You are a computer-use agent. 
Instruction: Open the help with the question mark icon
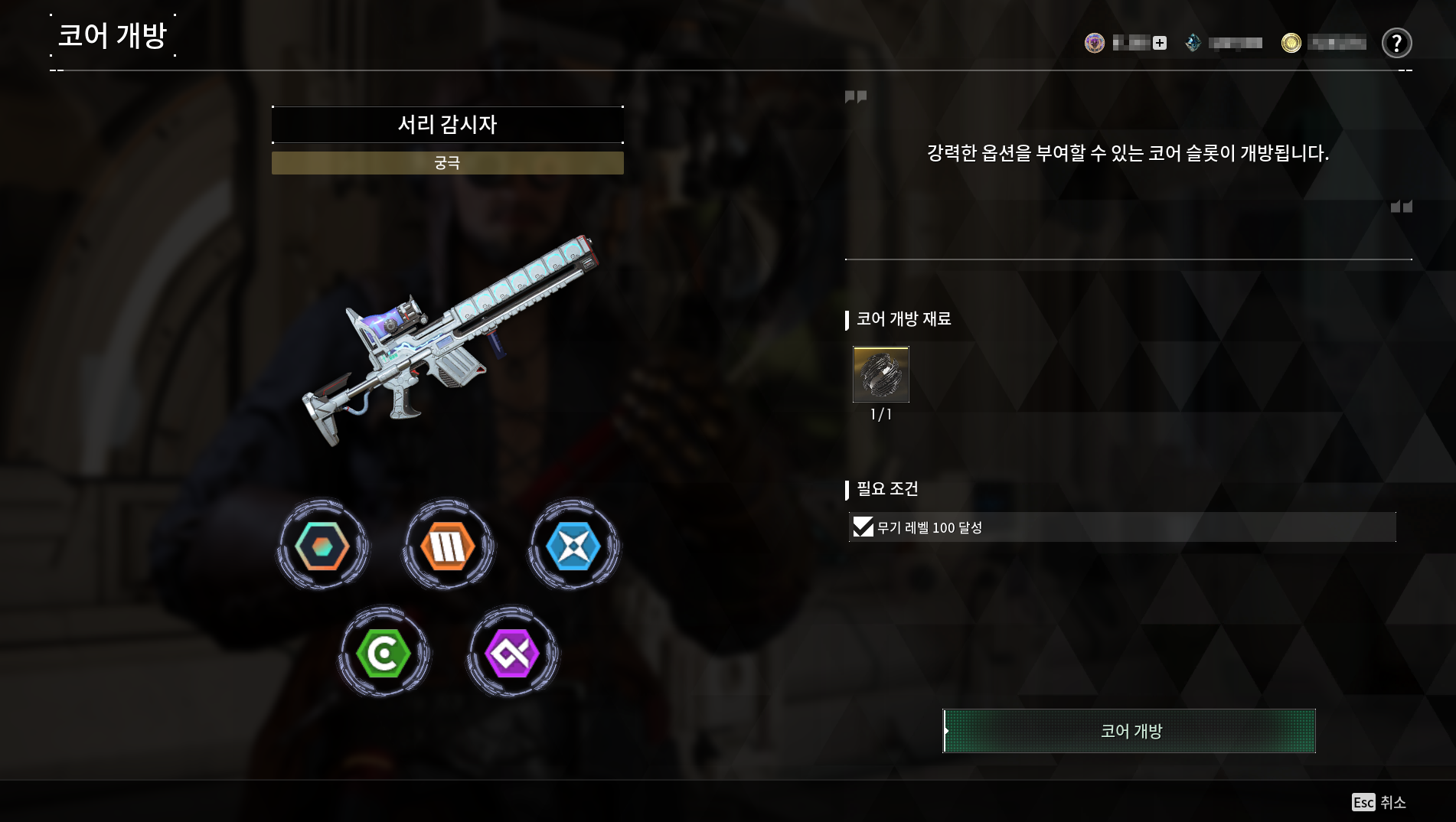[x=1397, y=44]
